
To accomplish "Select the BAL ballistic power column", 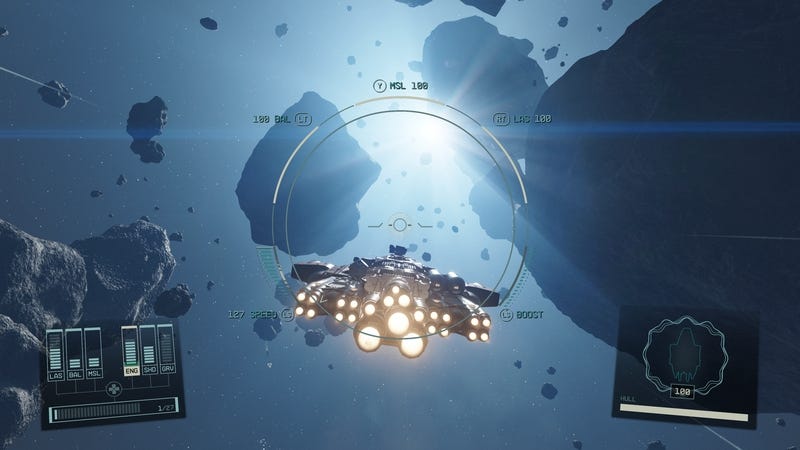I will click(74, 353).
